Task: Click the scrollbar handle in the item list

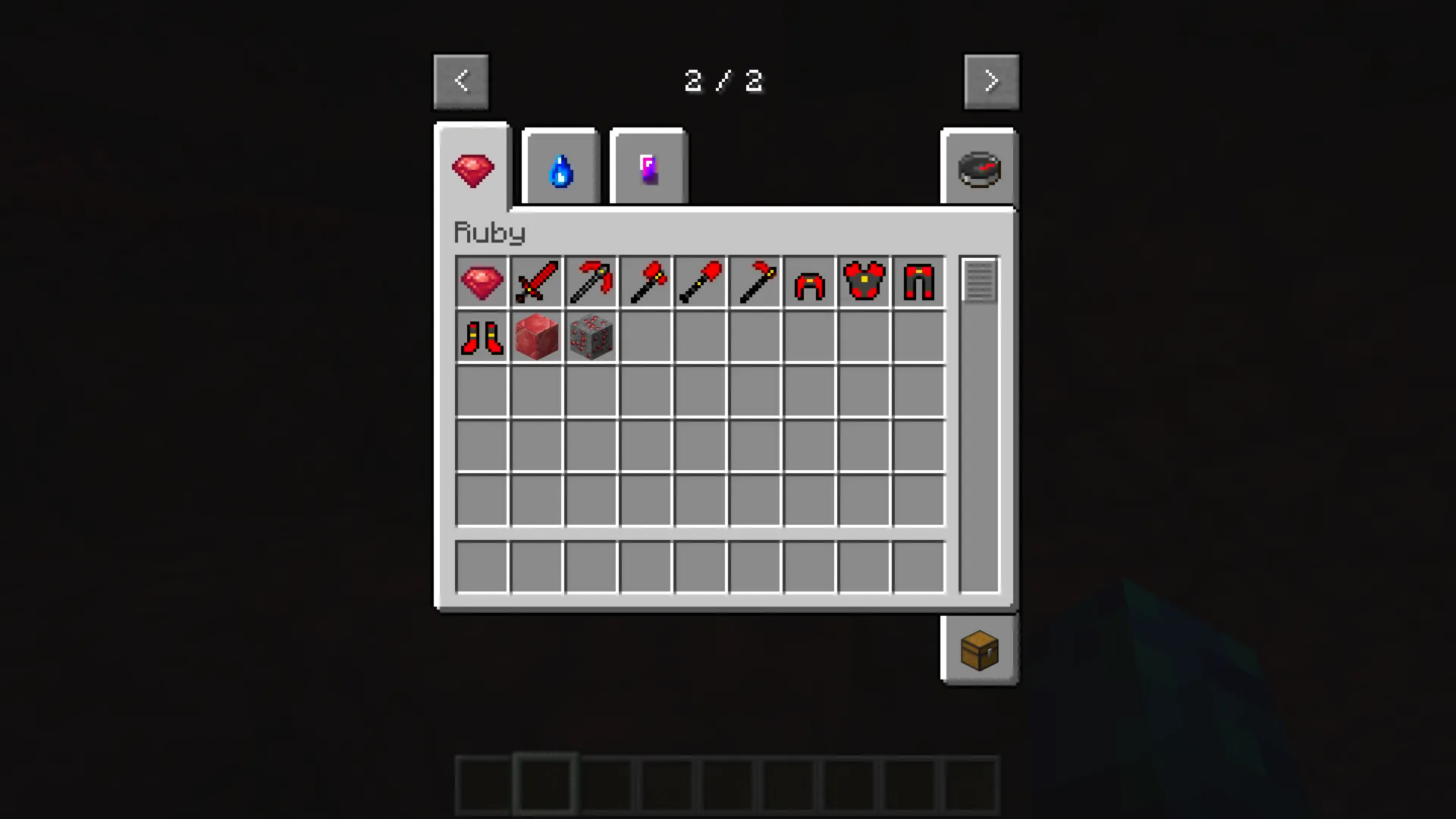Action: [x=979, y=281]
